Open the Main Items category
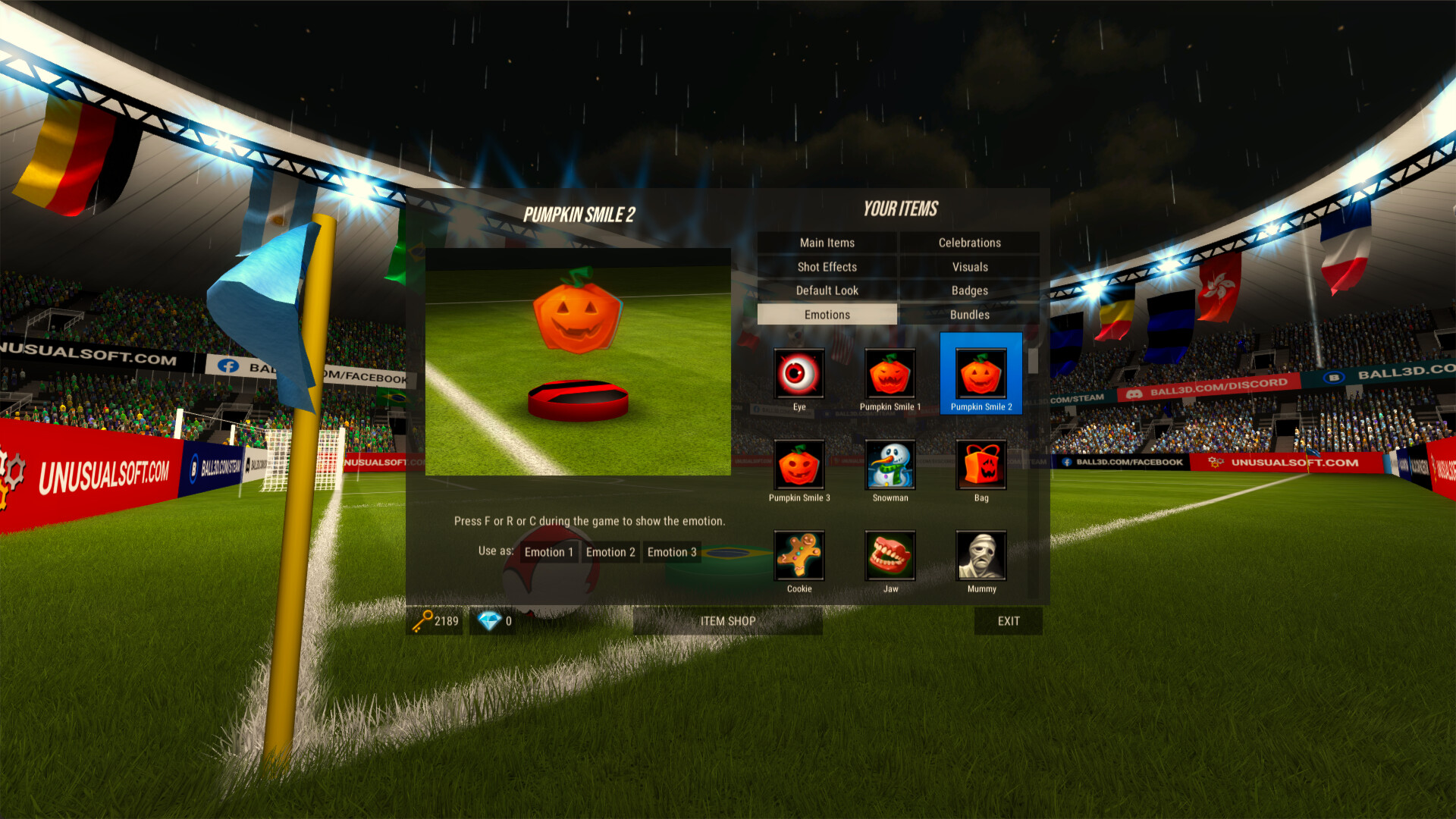The height and width of the screenshot is (819, 1456). click(826, 243)
